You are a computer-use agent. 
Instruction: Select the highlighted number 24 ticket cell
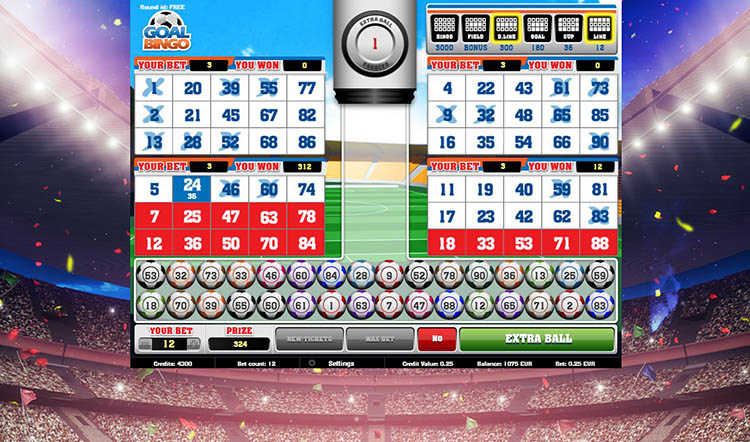coord(193,188)
